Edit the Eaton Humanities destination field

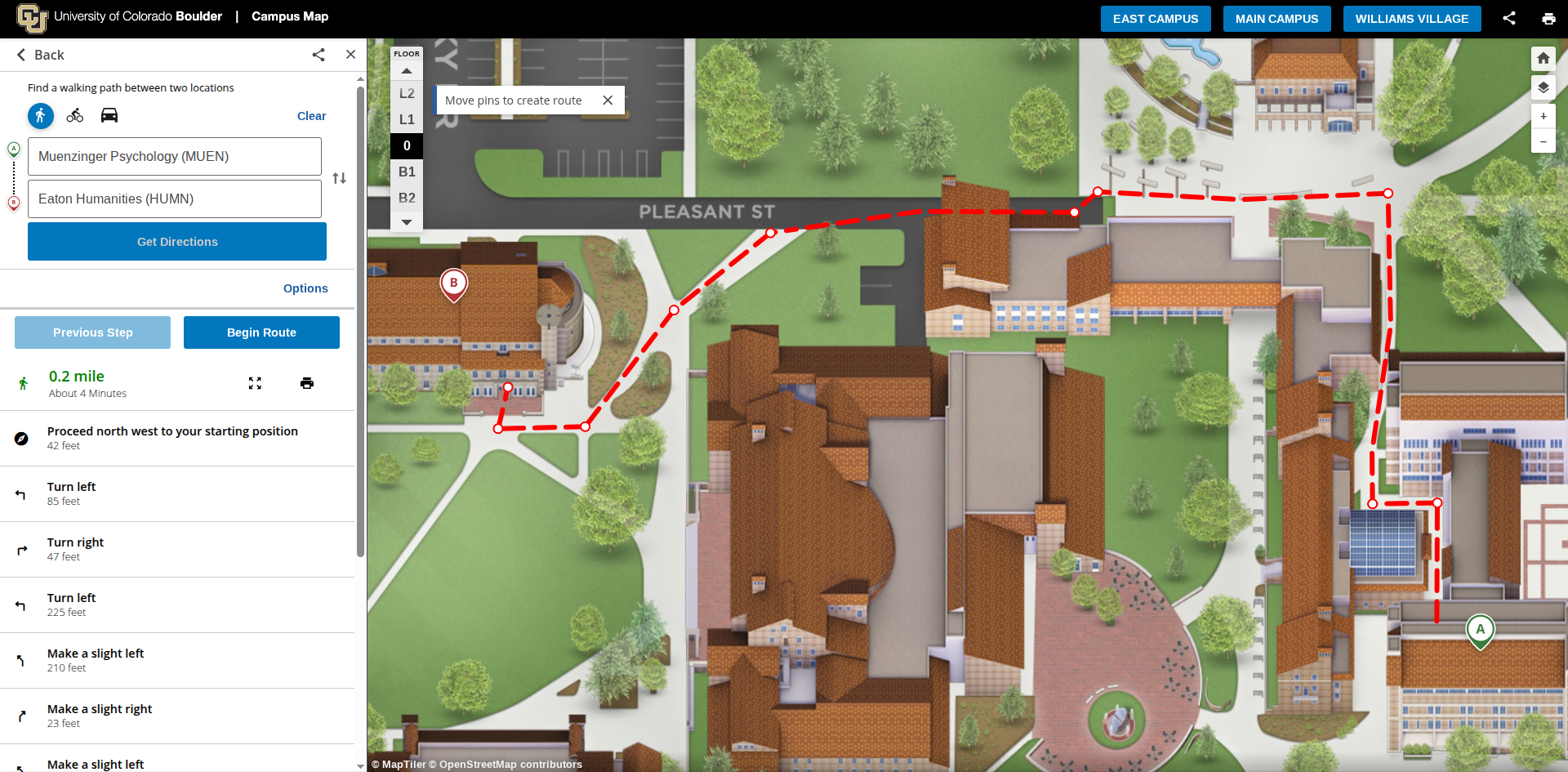(175, 199)
